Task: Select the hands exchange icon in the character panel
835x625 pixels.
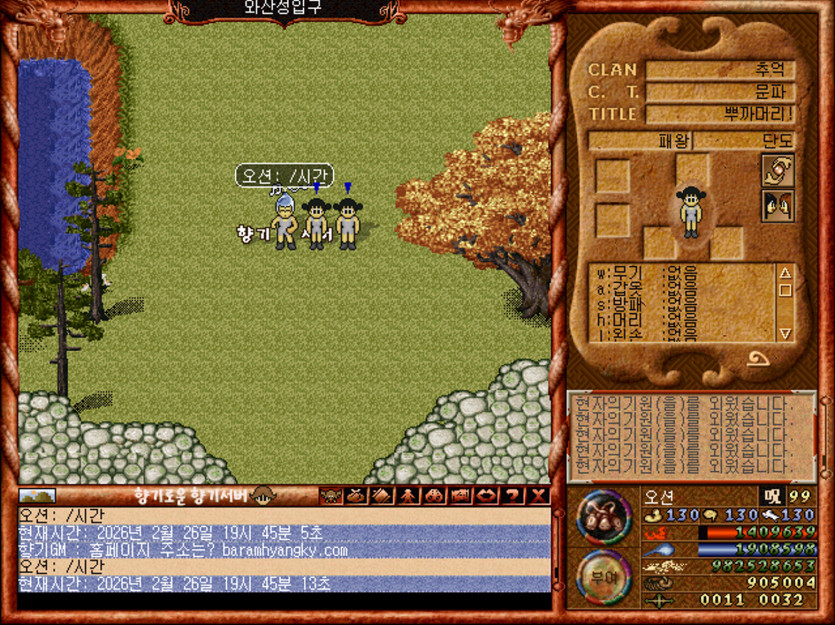Action: 777,170
